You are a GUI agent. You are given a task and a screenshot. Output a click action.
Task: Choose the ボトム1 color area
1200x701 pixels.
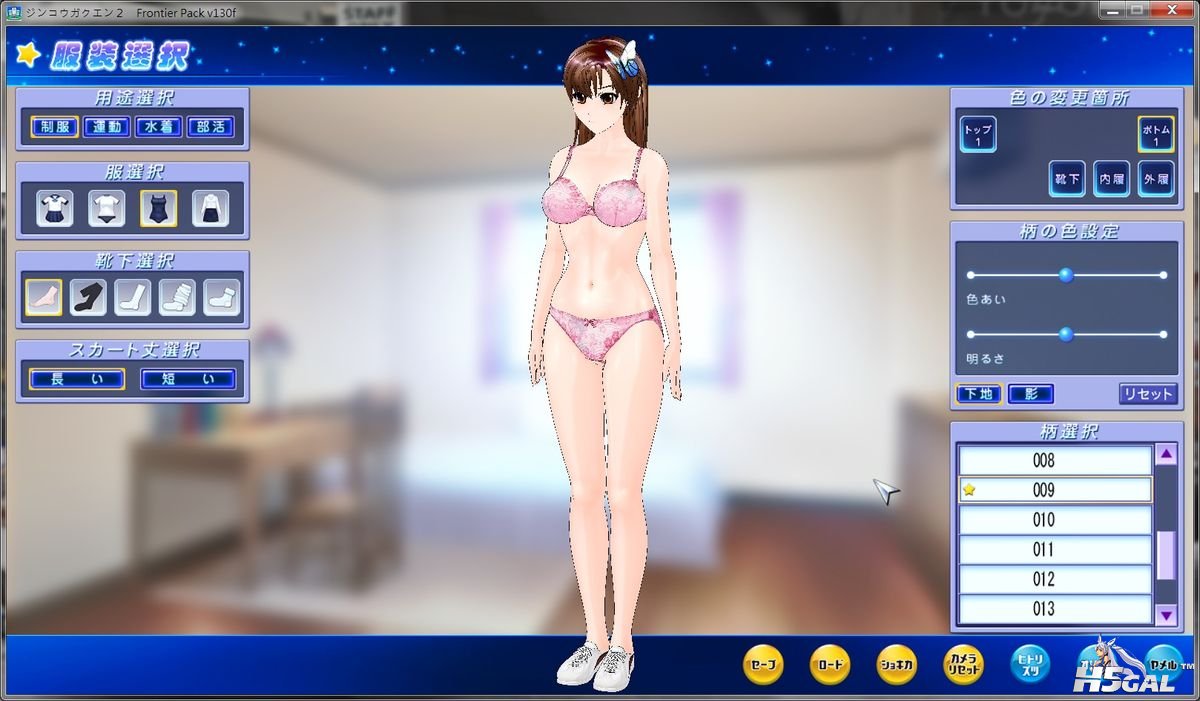point(1155,135)
